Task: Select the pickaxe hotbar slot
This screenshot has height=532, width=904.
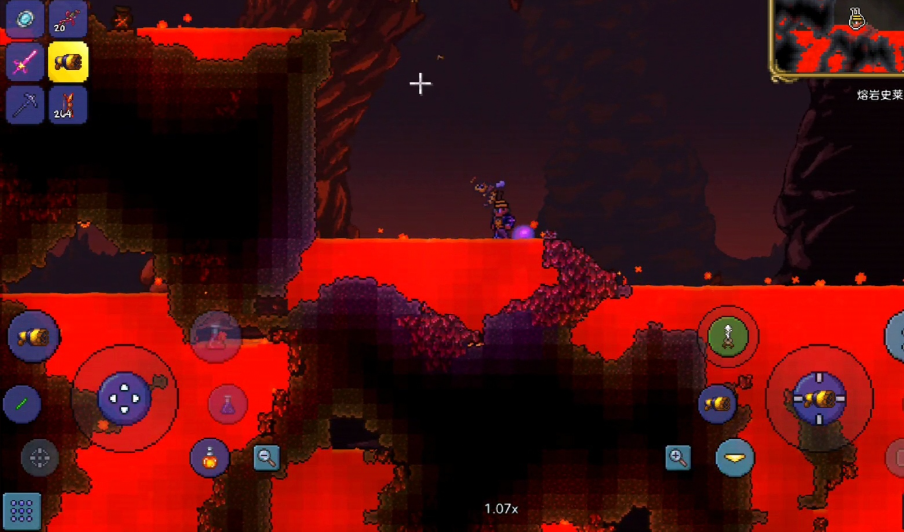Action: [25, 105]
